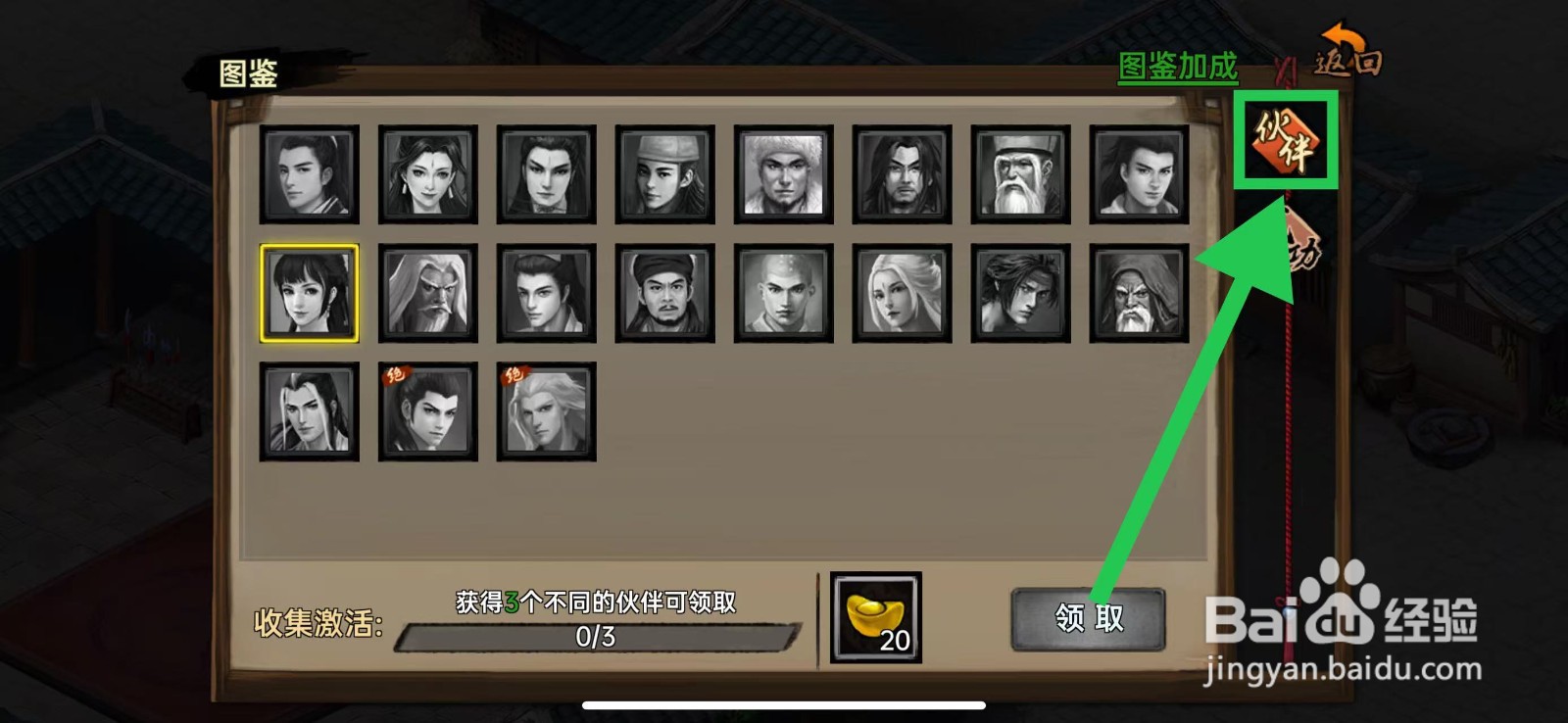The height and width of the screenshot is (723, 1568).
Task: Click the white-capped fighter in the top row
Action: (x=784, y=176)
